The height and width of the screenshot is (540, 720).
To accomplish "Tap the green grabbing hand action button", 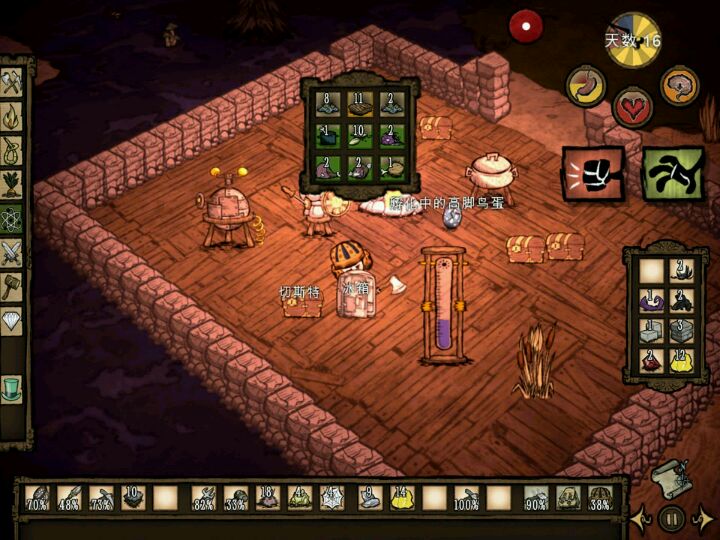I will [673, 173].
